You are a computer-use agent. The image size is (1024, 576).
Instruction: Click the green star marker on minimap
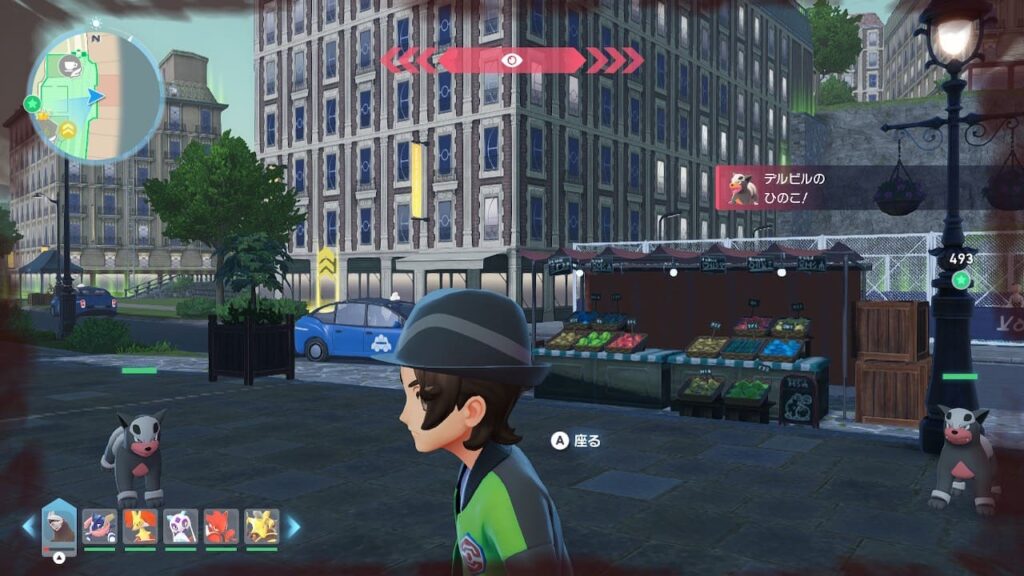(x=31, y=103)
